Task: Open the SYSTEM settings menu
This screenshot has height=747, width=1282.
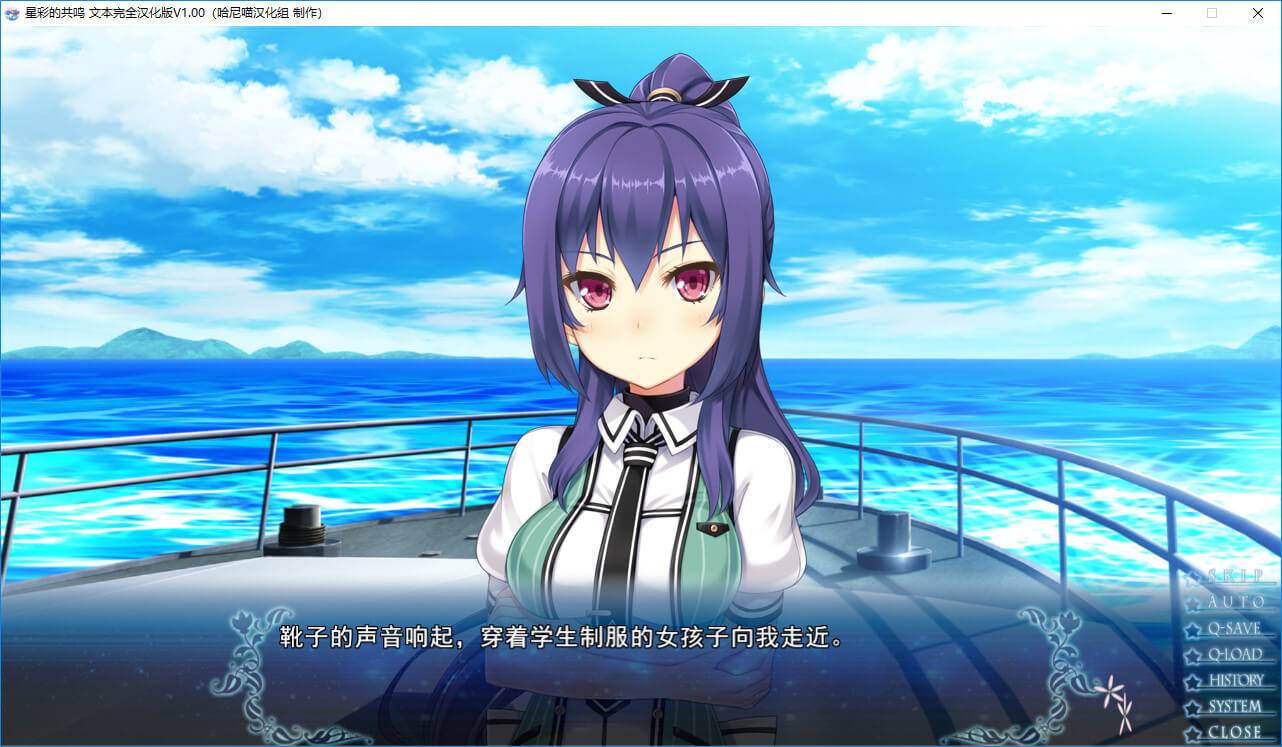Action: (1234, 707)
